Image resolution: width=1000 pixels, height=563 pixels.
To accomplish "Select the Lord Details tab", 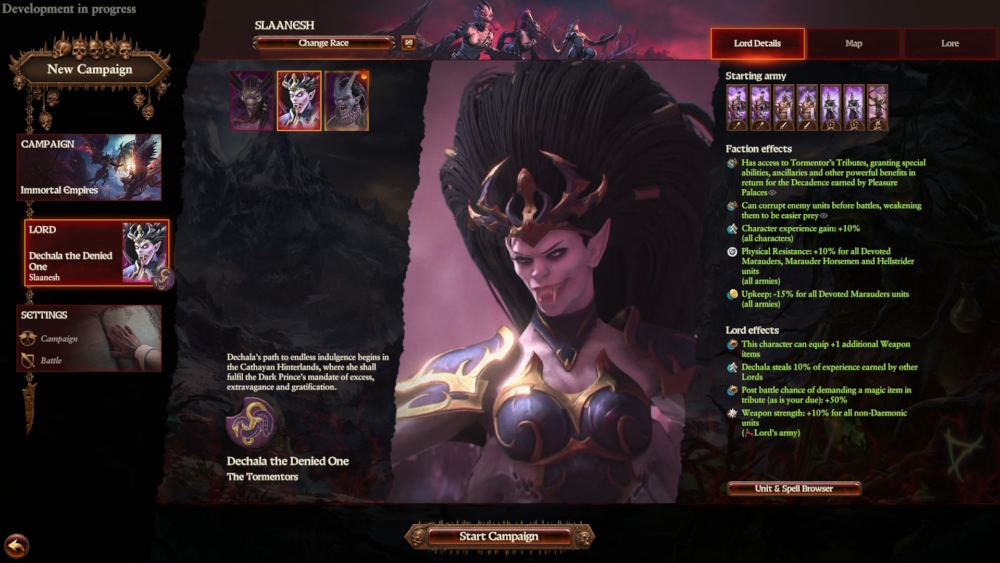I will 756,43.
